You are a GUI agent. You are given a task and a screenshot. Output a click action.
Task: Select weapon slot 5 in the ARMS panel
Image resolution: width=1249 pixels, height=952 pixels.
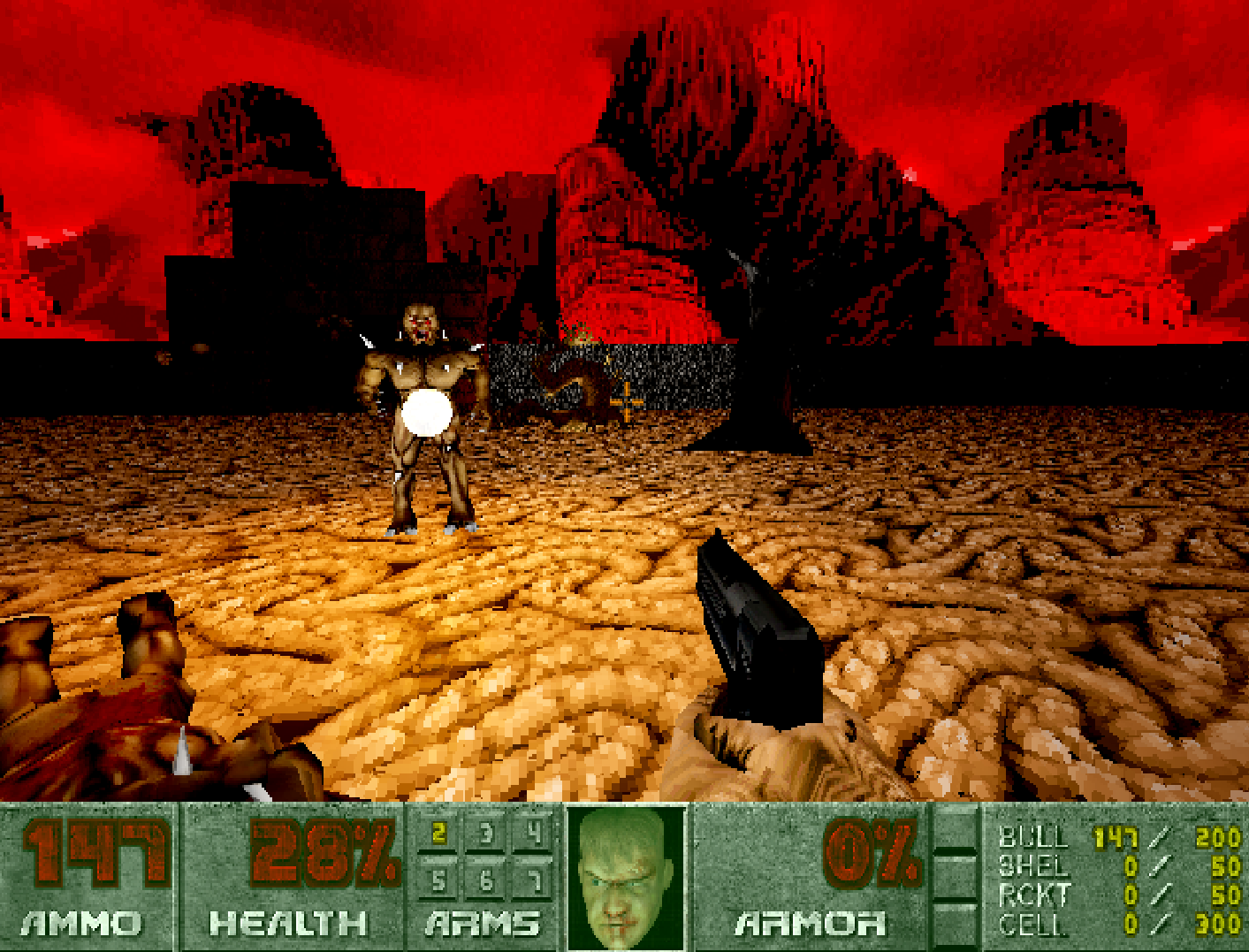pyautogui.click(x=437, y=880)
